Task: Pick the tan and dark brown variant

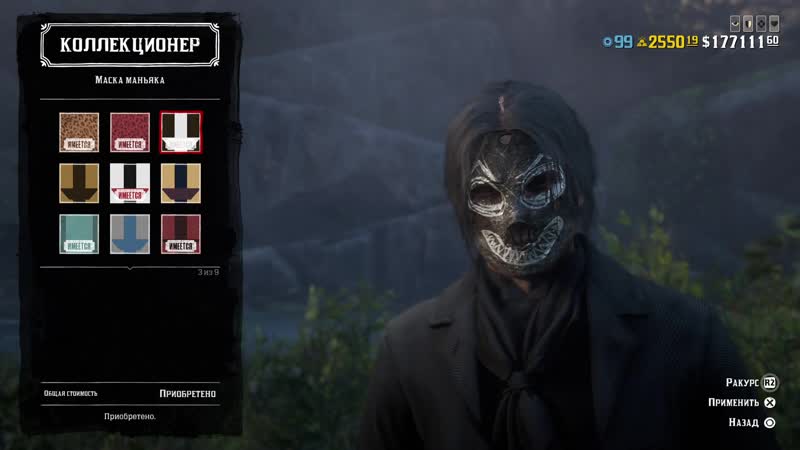Action: point(79,183)
